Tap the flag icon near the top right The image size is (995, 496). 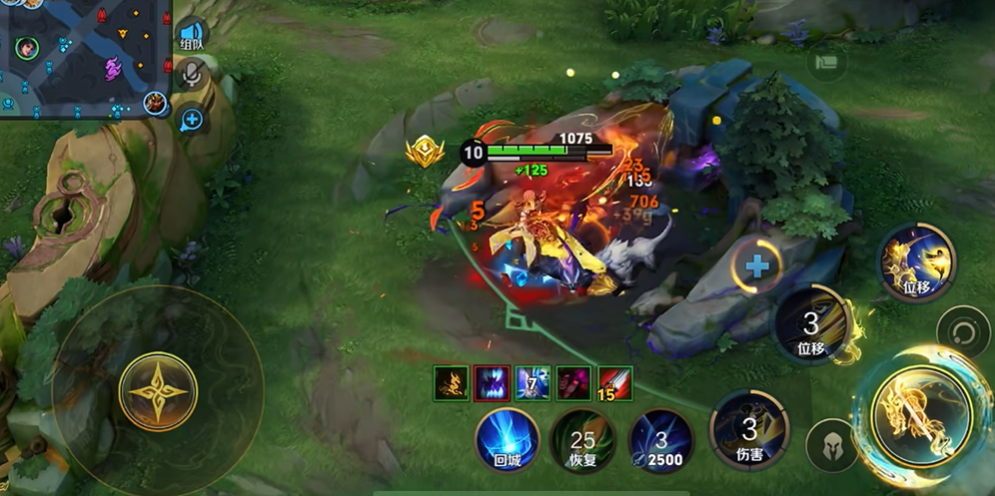coord(826,62)
